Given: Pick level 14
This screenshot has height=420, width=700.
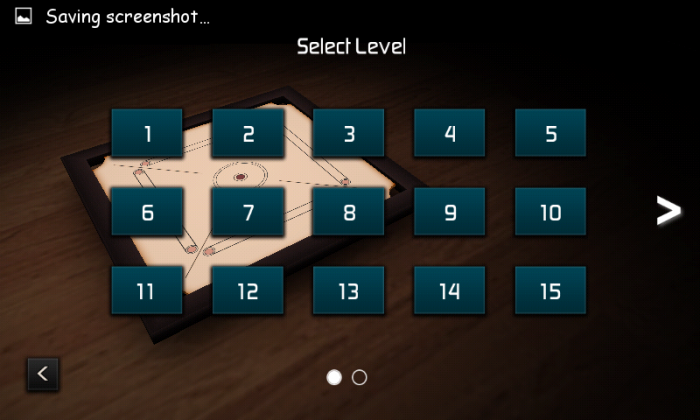Looking at the screenshot, I should pyautogui.click(x=450, y=291).
